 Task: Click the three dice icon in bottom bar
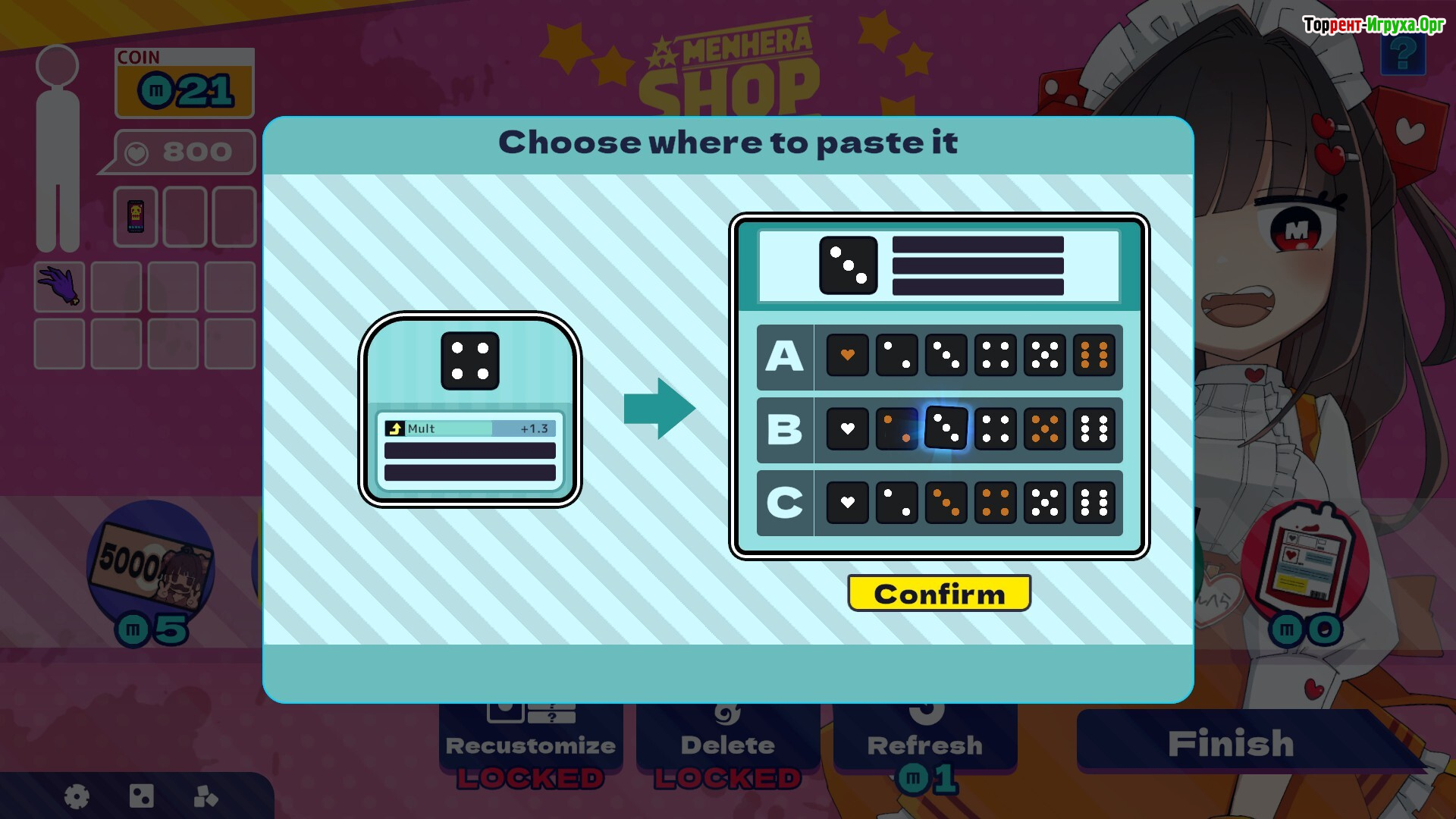206,796
